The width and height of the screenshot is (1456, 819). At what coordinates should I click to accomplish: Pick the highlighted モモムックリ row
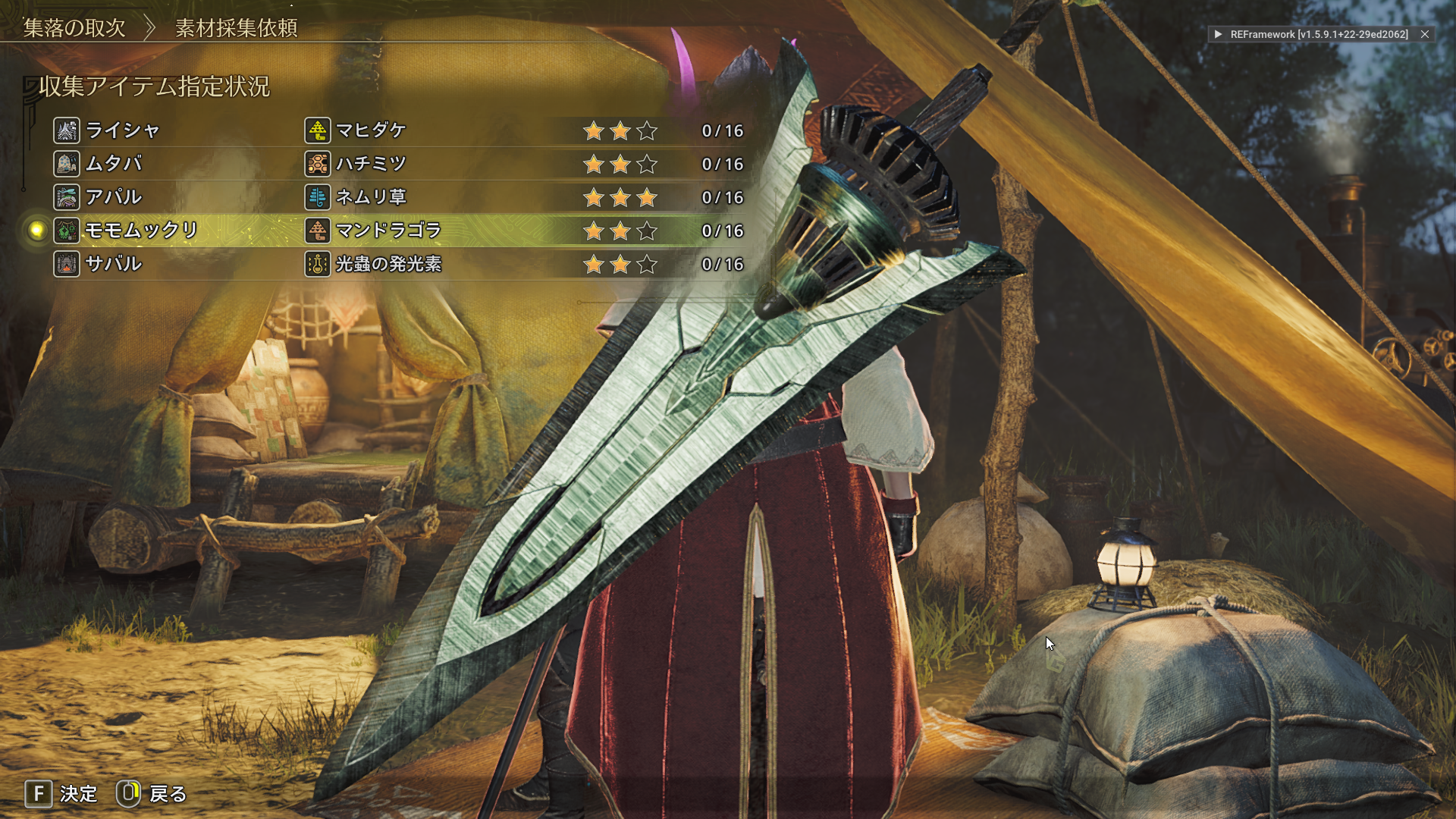point(141,231)
